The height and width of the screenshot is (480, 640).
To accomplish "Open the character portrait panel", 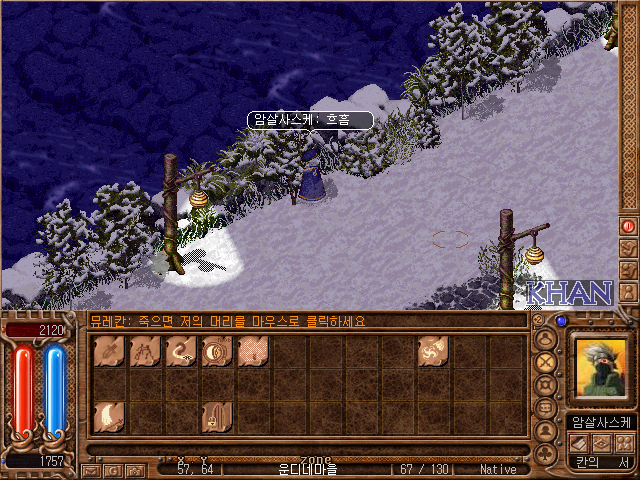I will (600, 368).
